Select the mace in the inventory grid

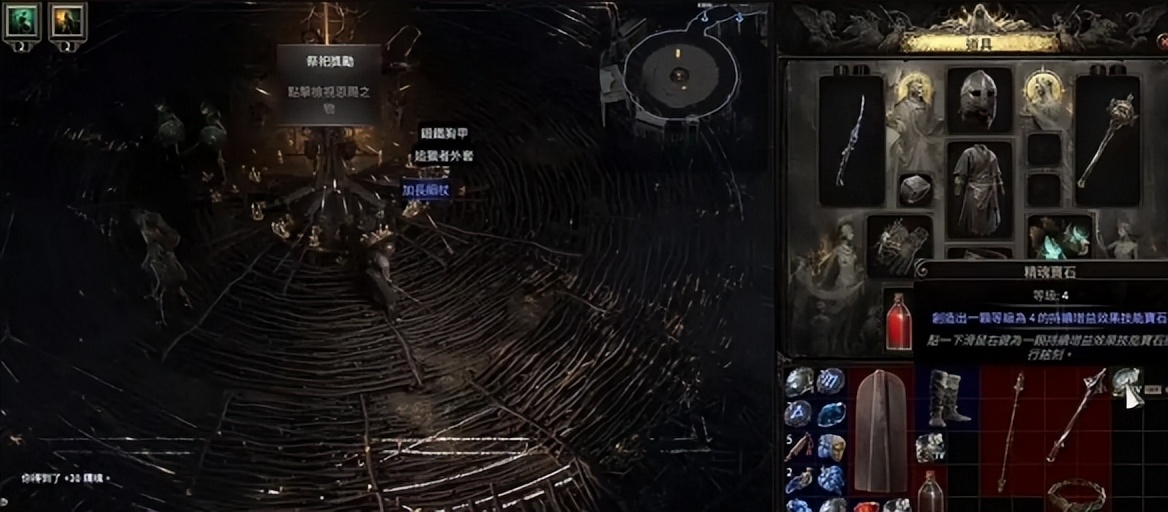coord(1076,414)
